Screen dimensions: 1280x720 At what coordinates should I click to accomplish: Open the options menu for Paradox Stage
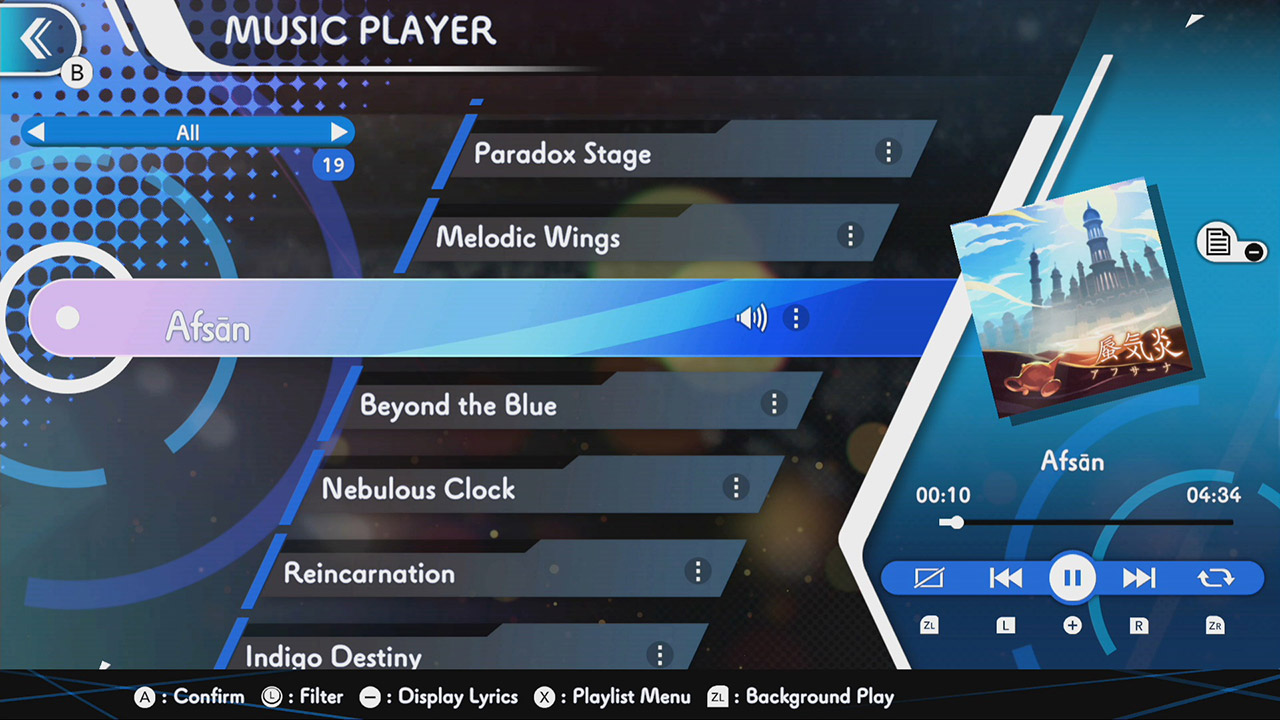[887, 151]
